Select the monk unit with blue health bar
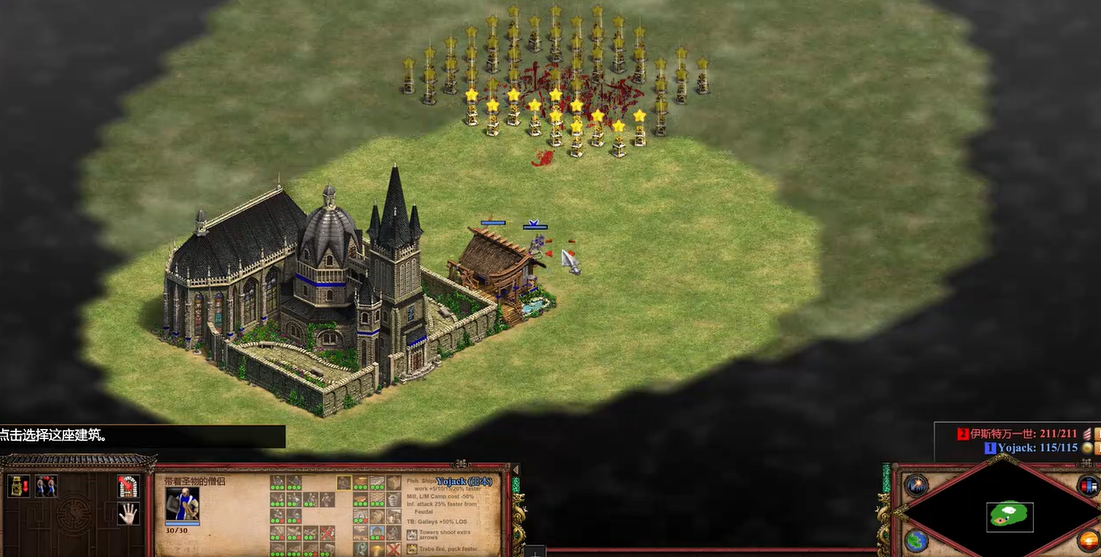 coord(537,242)
